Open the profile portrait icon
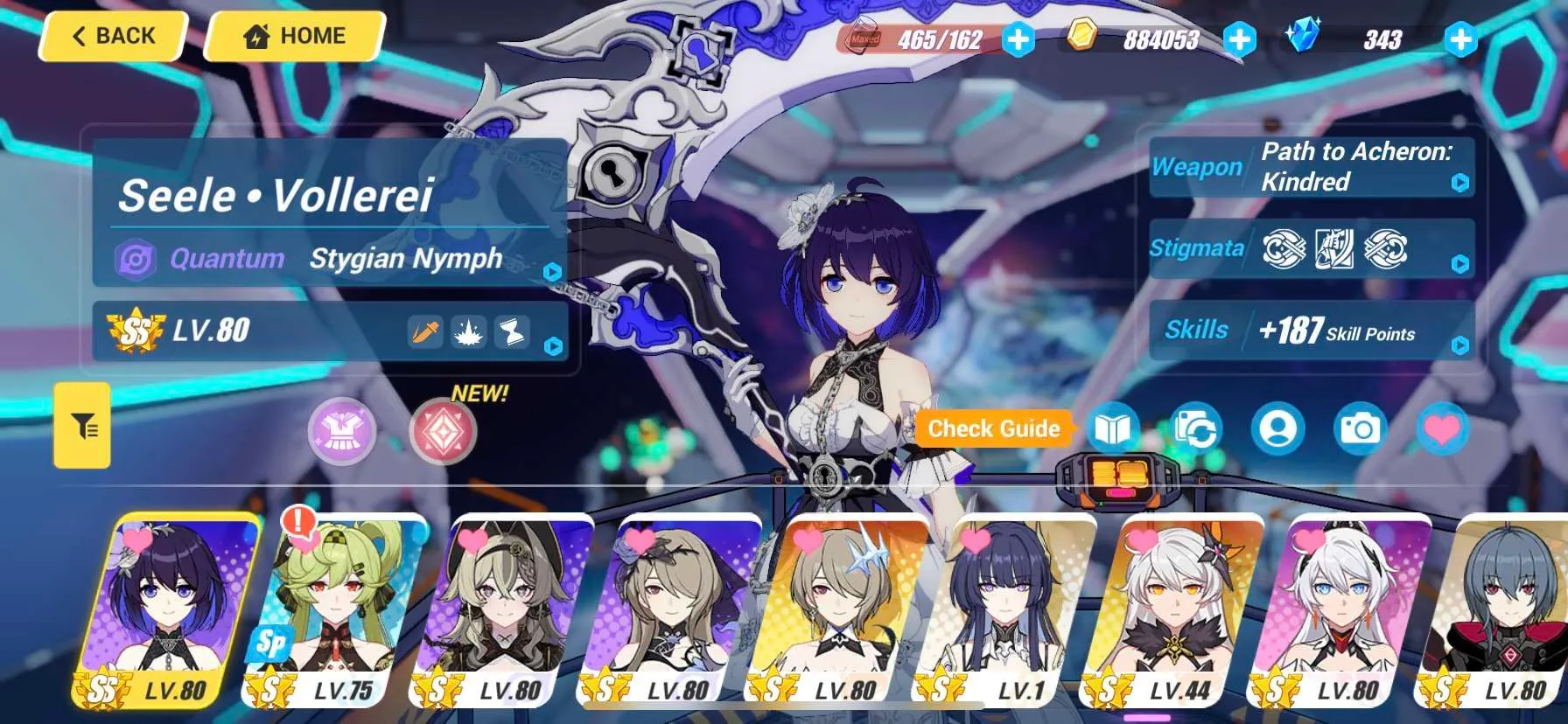This screenshot has width=1568, height=724. 1277,429
